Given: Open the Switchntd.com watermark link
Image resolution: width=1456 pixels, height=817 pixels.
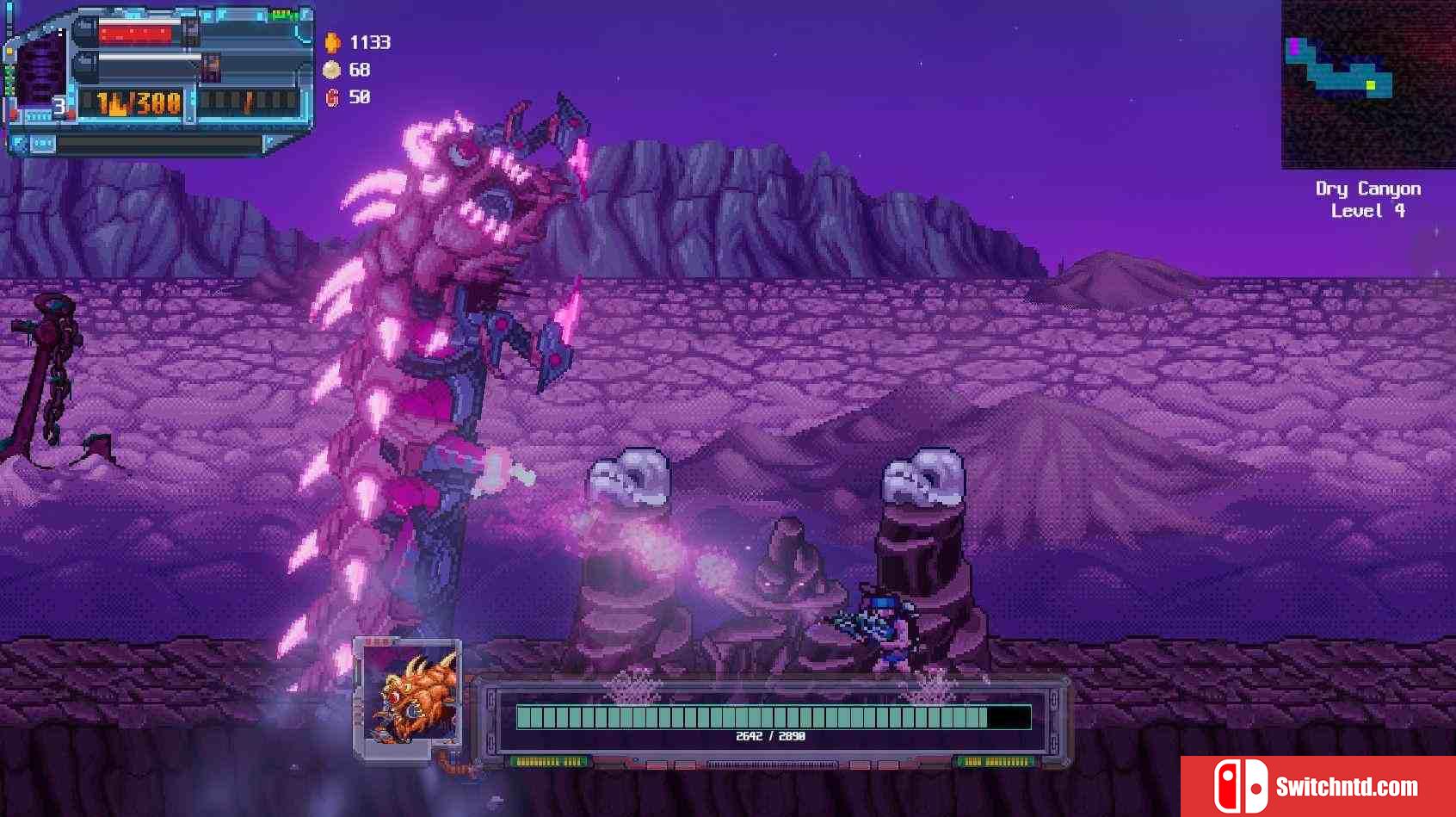Looking at the screenshot, I should [x=1317, y=786].
